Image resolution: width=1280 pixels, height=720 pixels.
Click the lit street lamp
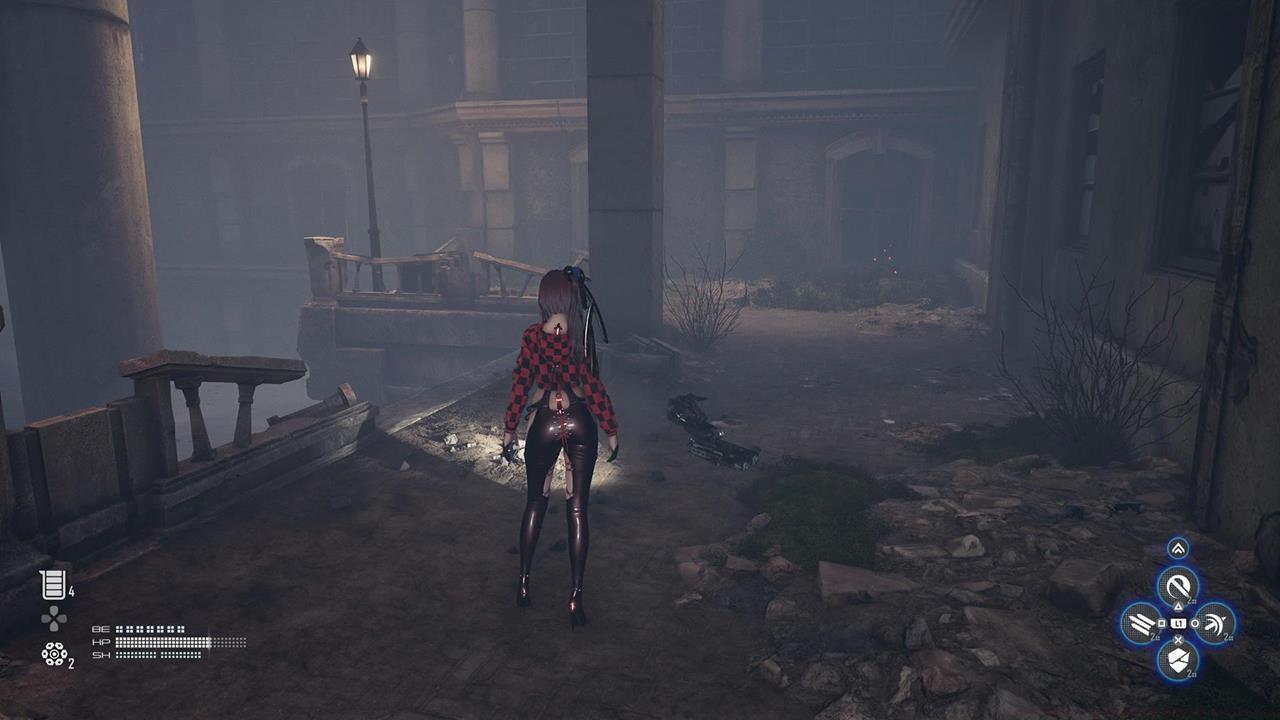[x=360, y=65]
